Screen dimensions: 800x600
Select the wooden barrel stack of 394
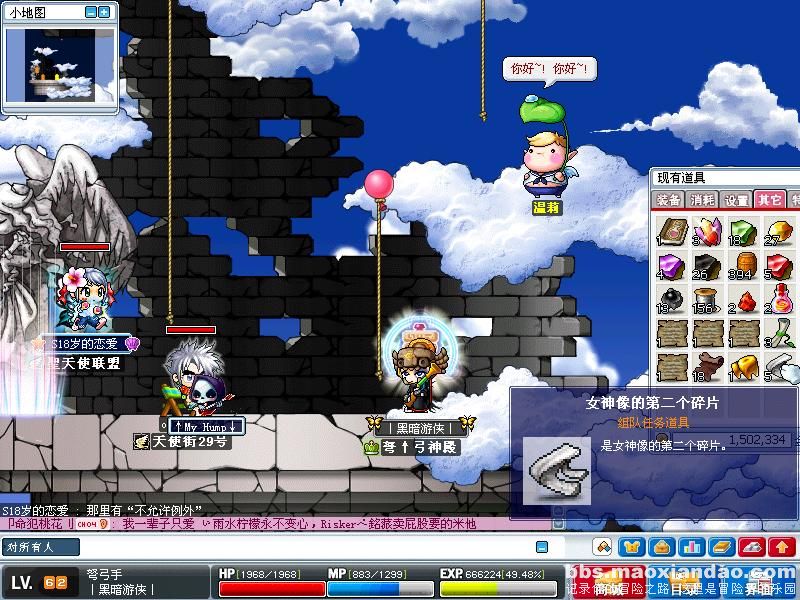pyautogui.click(x=741, y=265)
